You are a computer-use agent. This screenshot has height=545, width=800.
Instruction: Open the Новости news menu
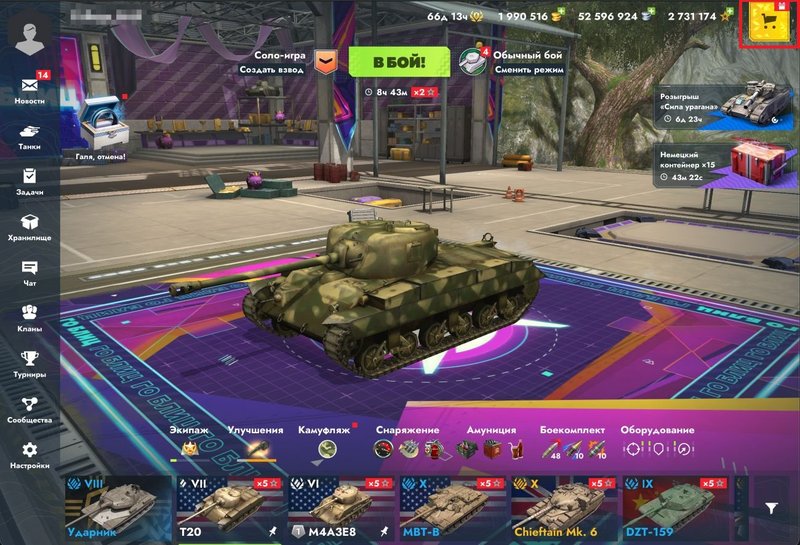[29, 87]
